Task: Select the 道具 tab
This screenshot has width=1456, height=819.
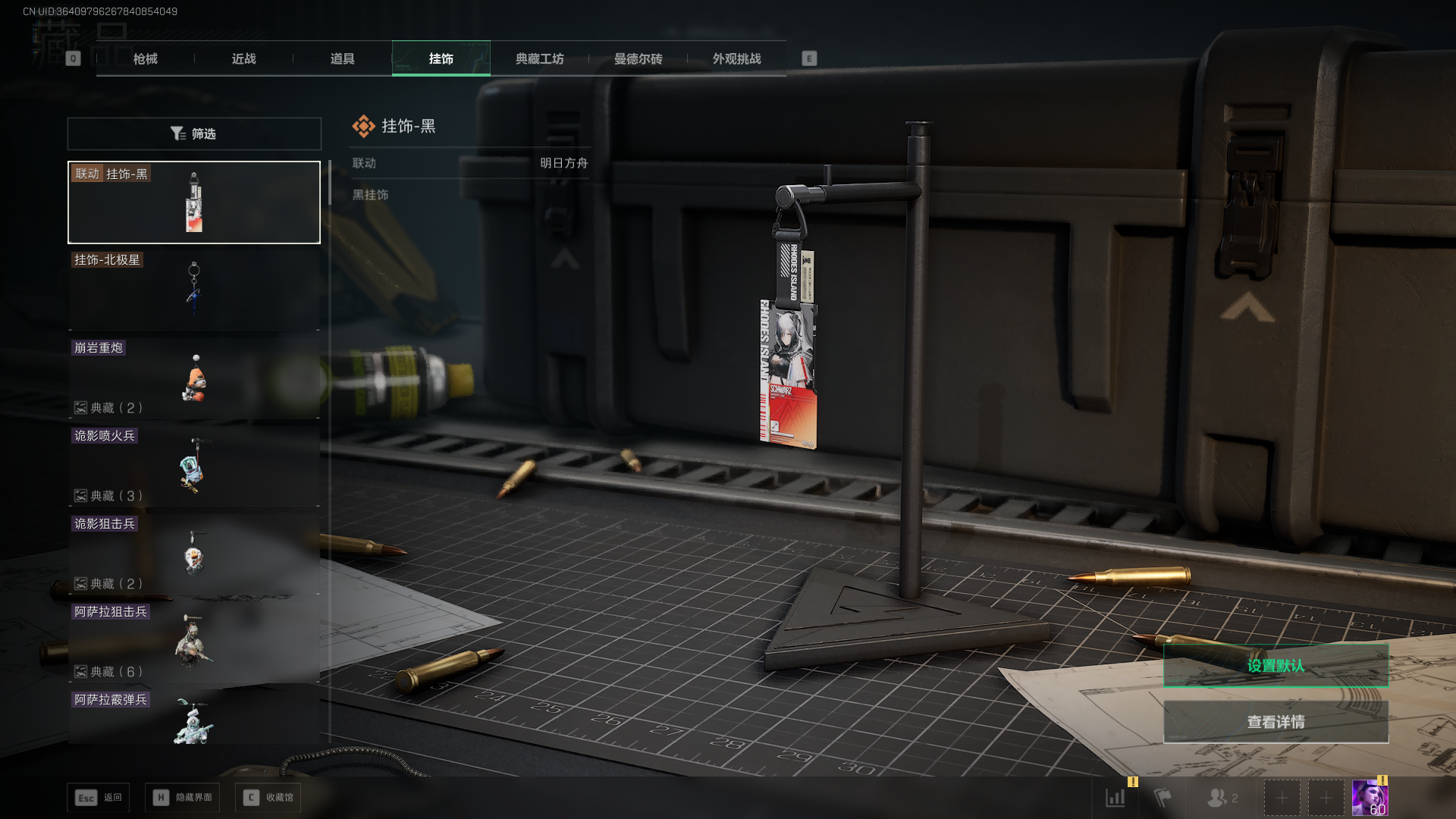Action: pyautogui.click(x=342, y=58)
